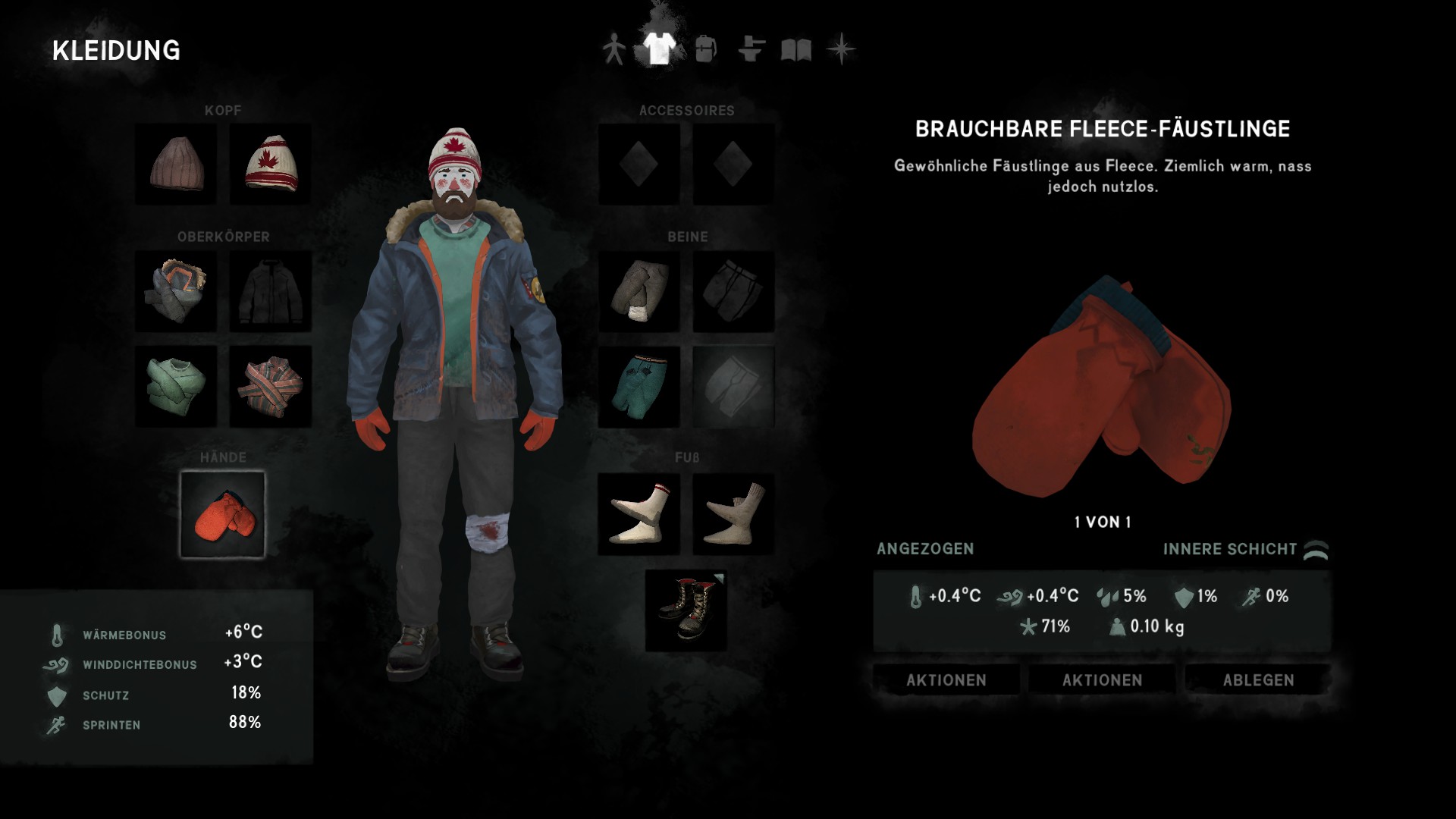The width and height of the screenshot is (1456, 819).
Task: Select the green sweater slot
Action: coord(176,386)
